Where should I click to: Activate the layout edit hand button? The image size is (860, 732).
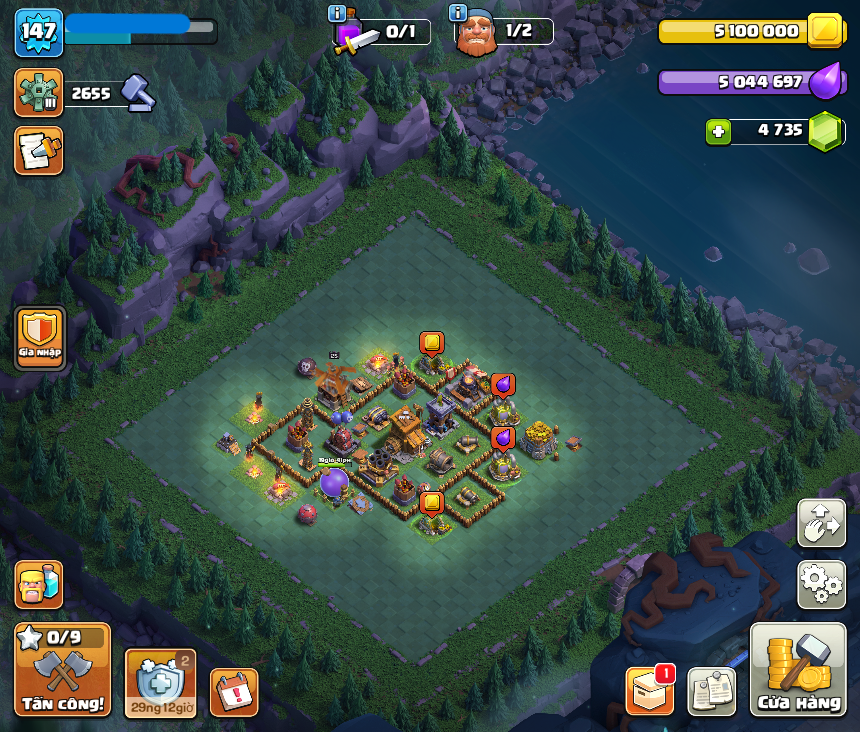821,523
